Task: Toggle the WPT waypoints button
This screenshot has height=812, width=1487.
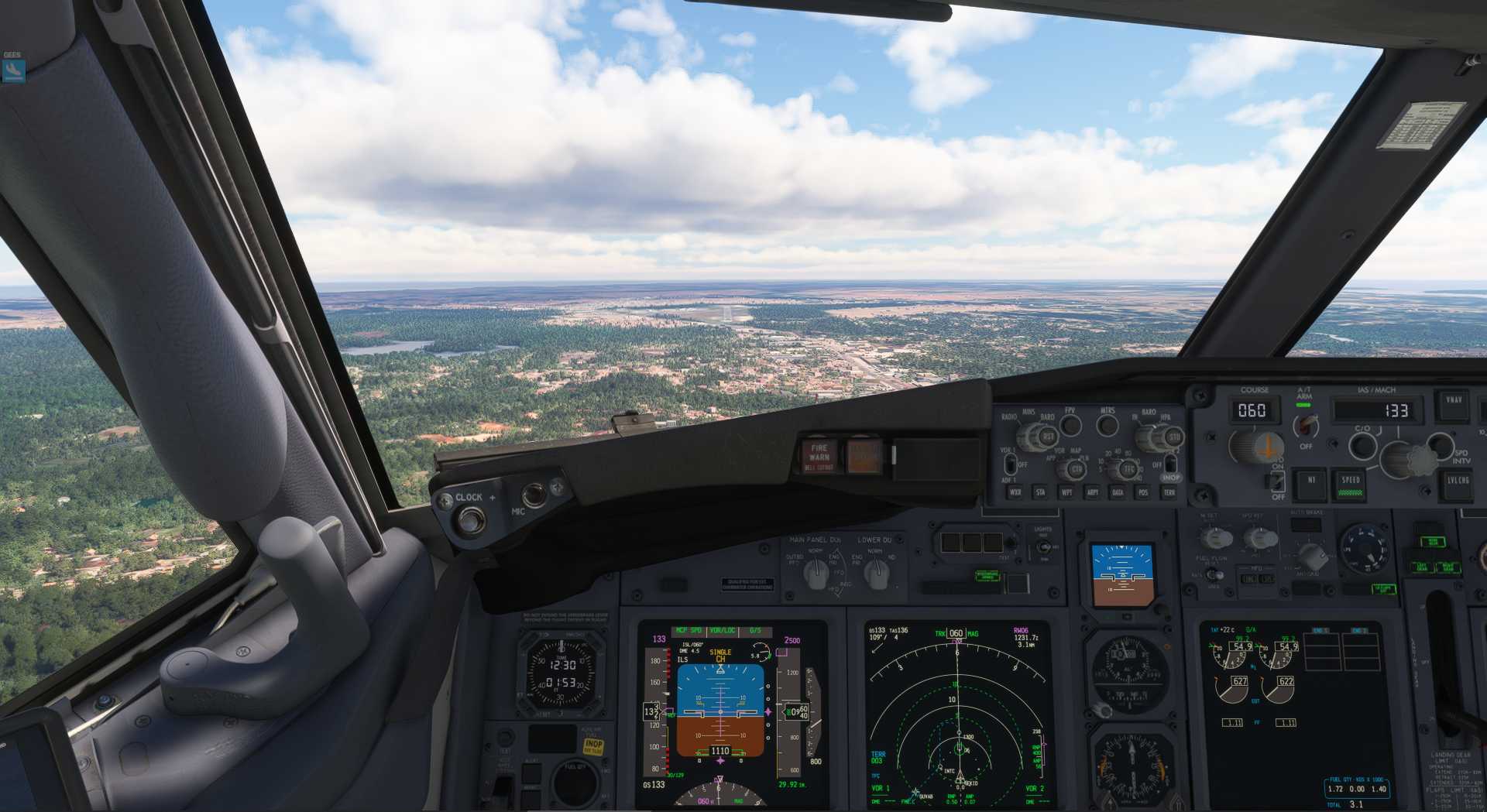Action: pos(1066,492)
